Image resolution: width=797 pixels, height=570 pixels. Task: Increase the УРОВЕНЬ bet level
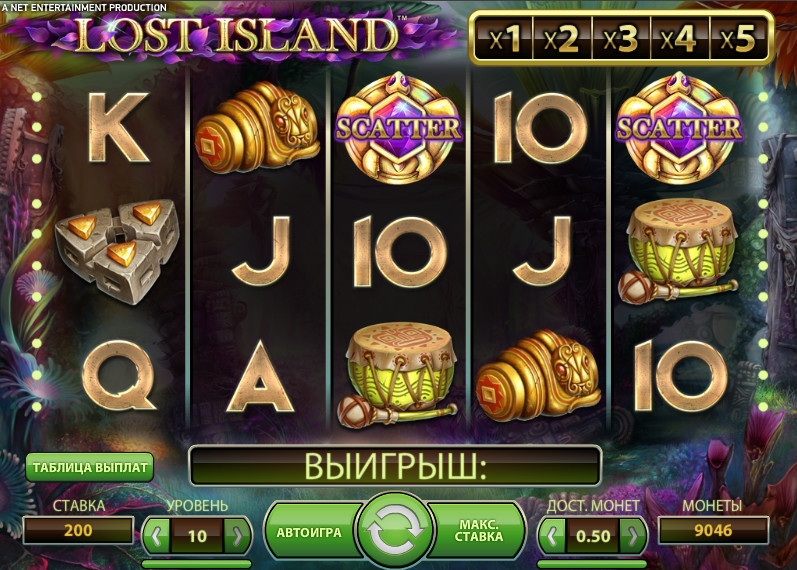[x=237, y=535]
